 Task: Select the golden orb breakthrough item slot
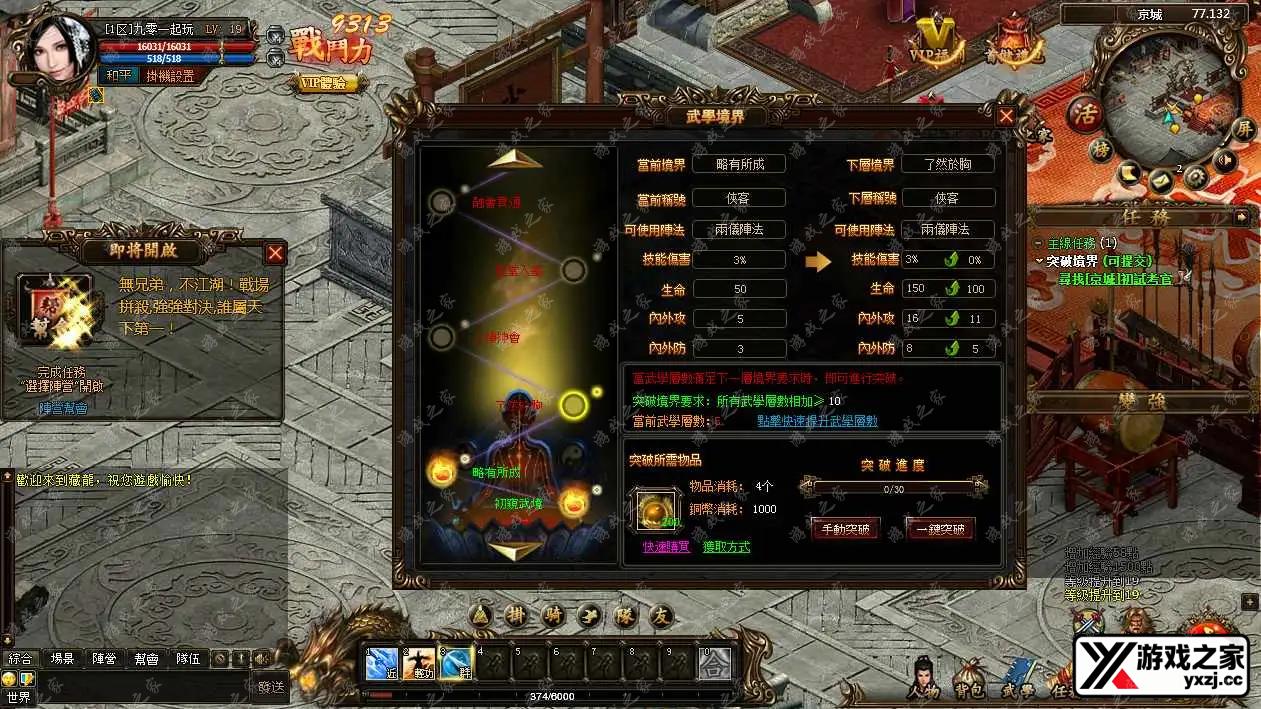(x=660, y=509)
